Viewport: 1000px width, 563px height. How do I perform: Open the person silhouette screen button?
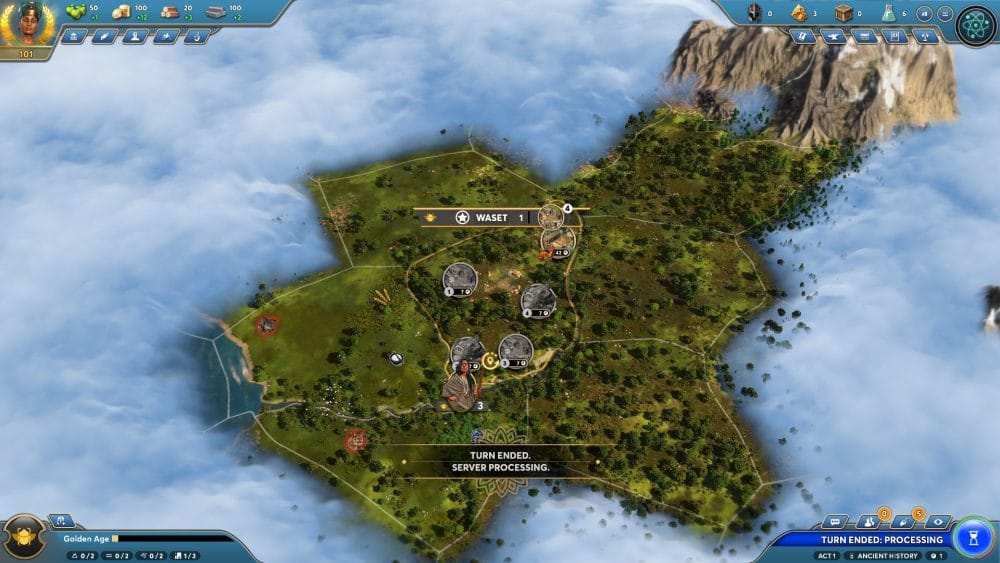(x=135, y=36)
